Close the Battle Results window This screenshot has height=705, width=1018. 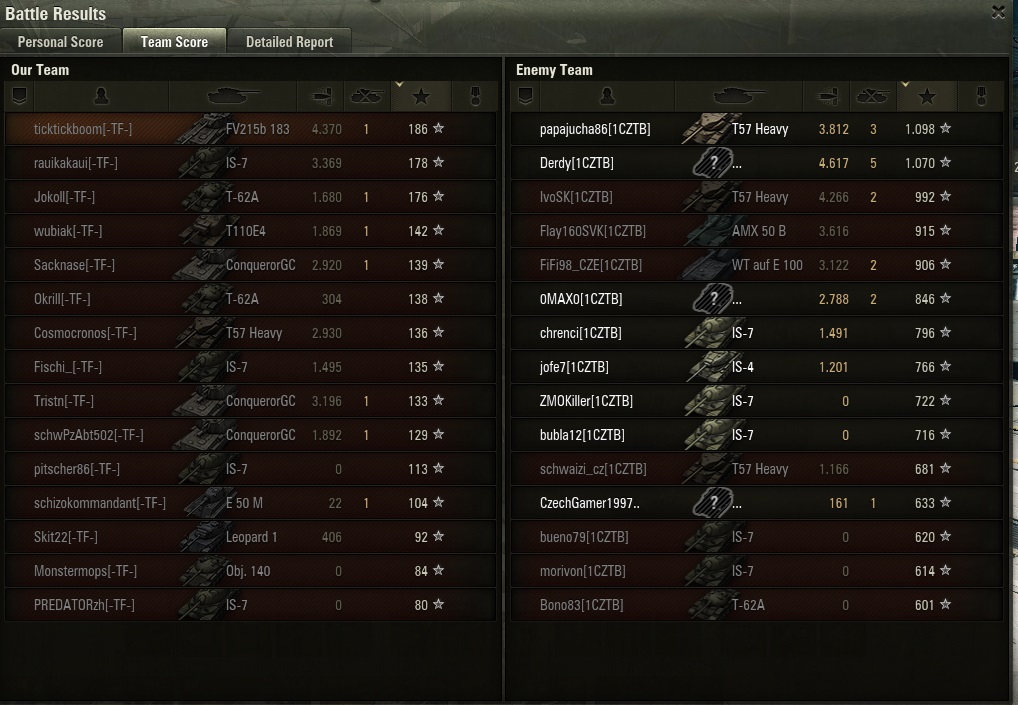(998, 12)
